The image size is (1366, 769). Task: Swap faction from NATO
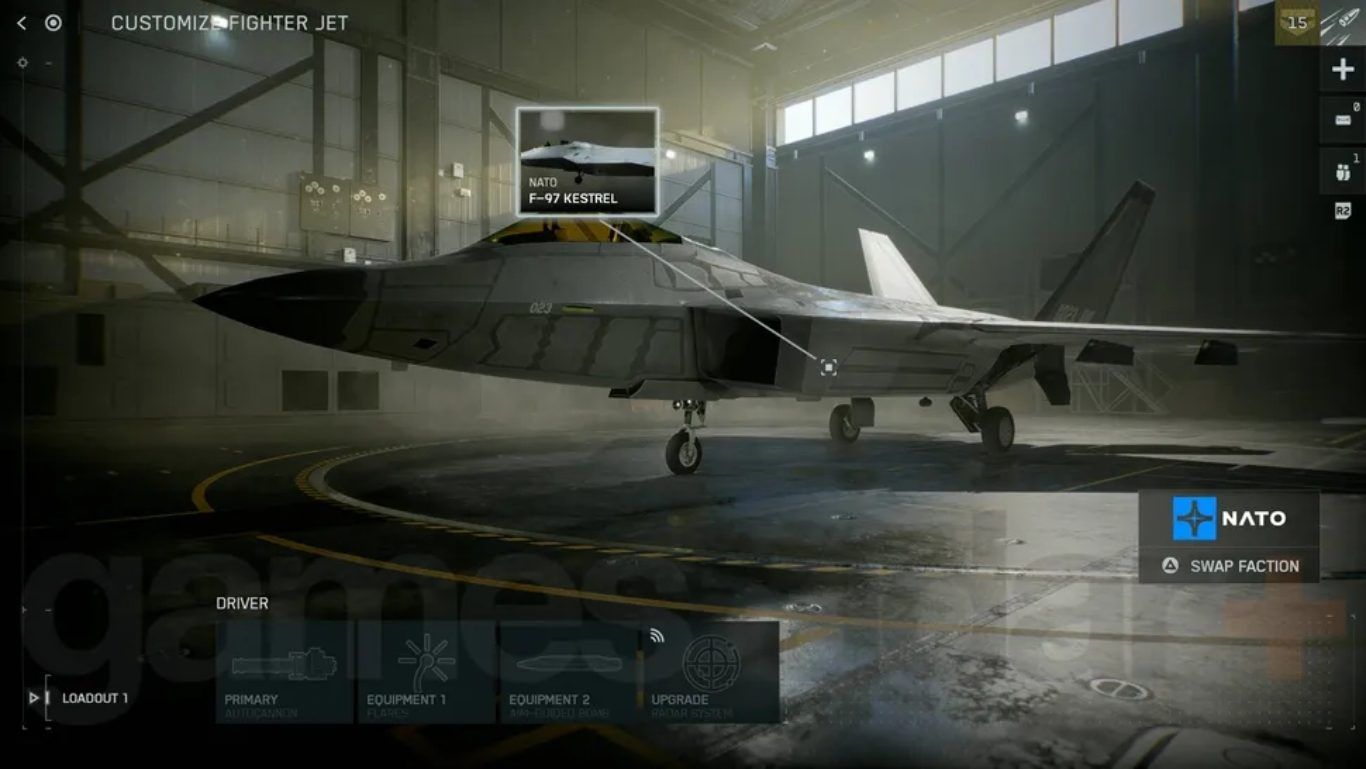pos(1229,566)
